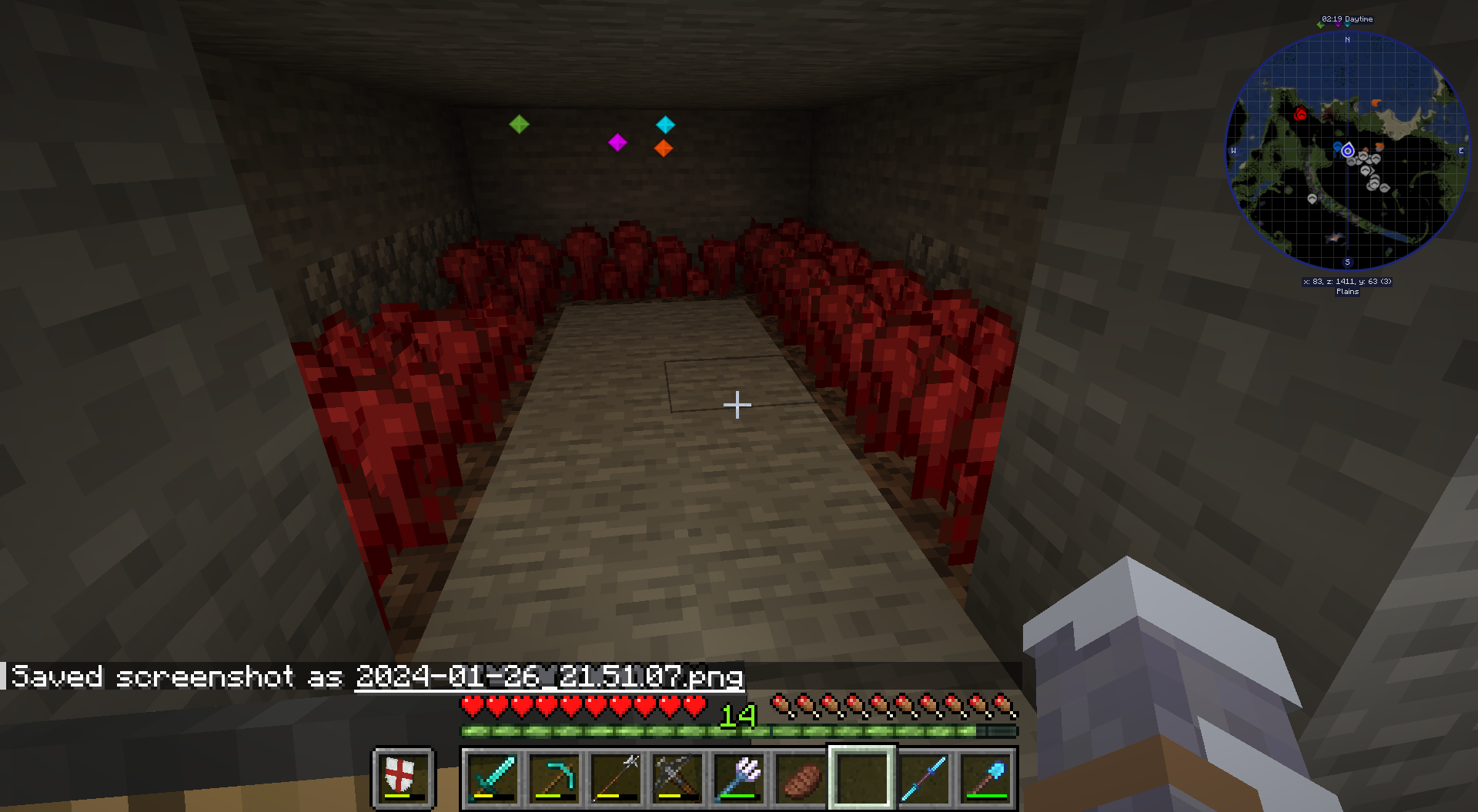Viewport: 1478px width, 812px height.
Task: Toggle the green waypoint diamond above the farm
Action: click(520, 124)
